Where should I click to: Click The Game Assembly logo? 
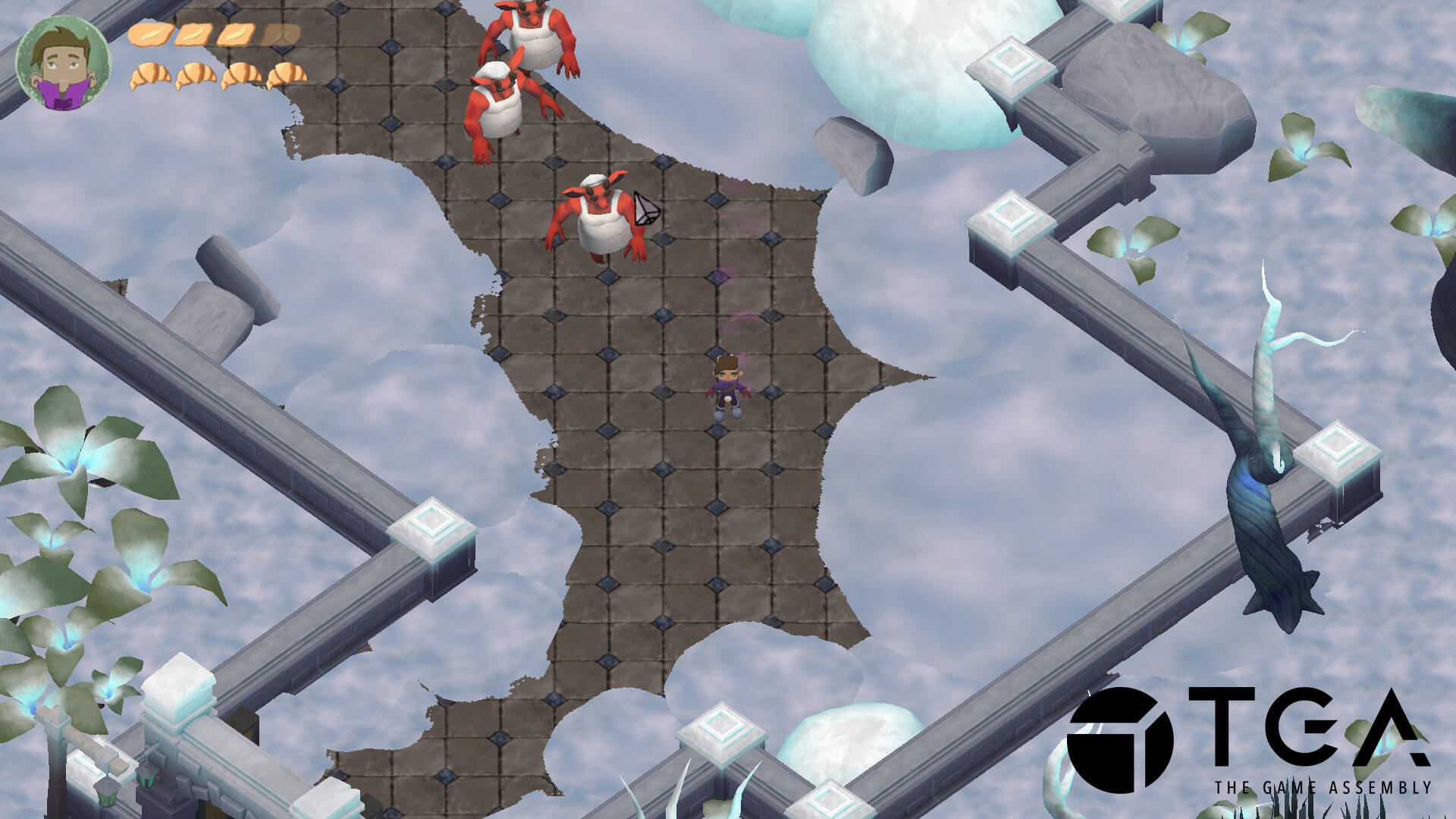click(1248, 741)
